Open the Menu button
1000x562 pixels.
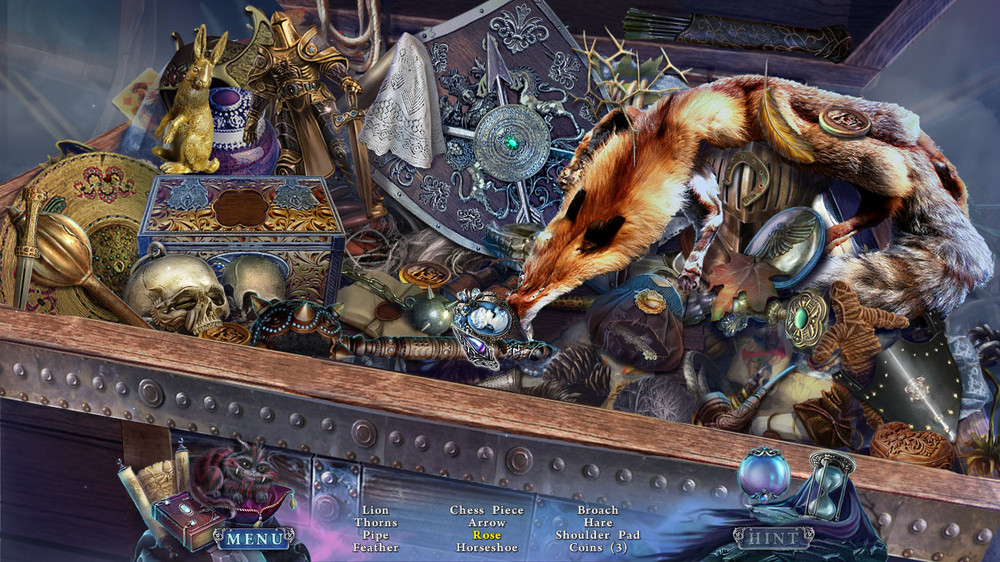coord(253,539)
